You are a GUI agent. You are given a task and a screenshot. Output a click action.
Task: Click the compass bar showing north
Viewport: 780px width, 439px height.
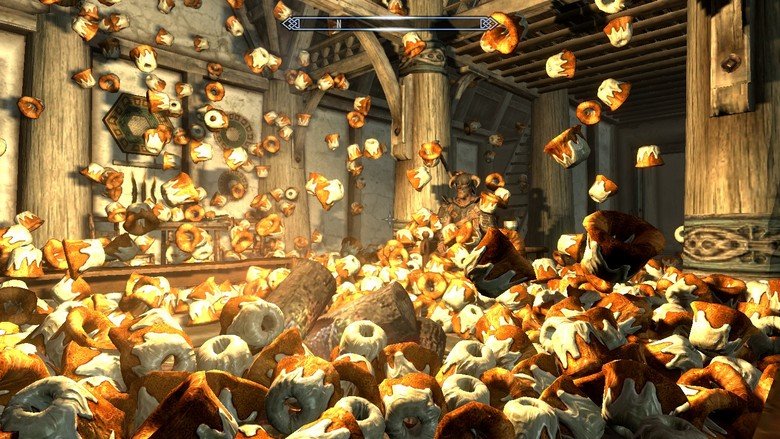pyautogui.click(x=390, y=23)
